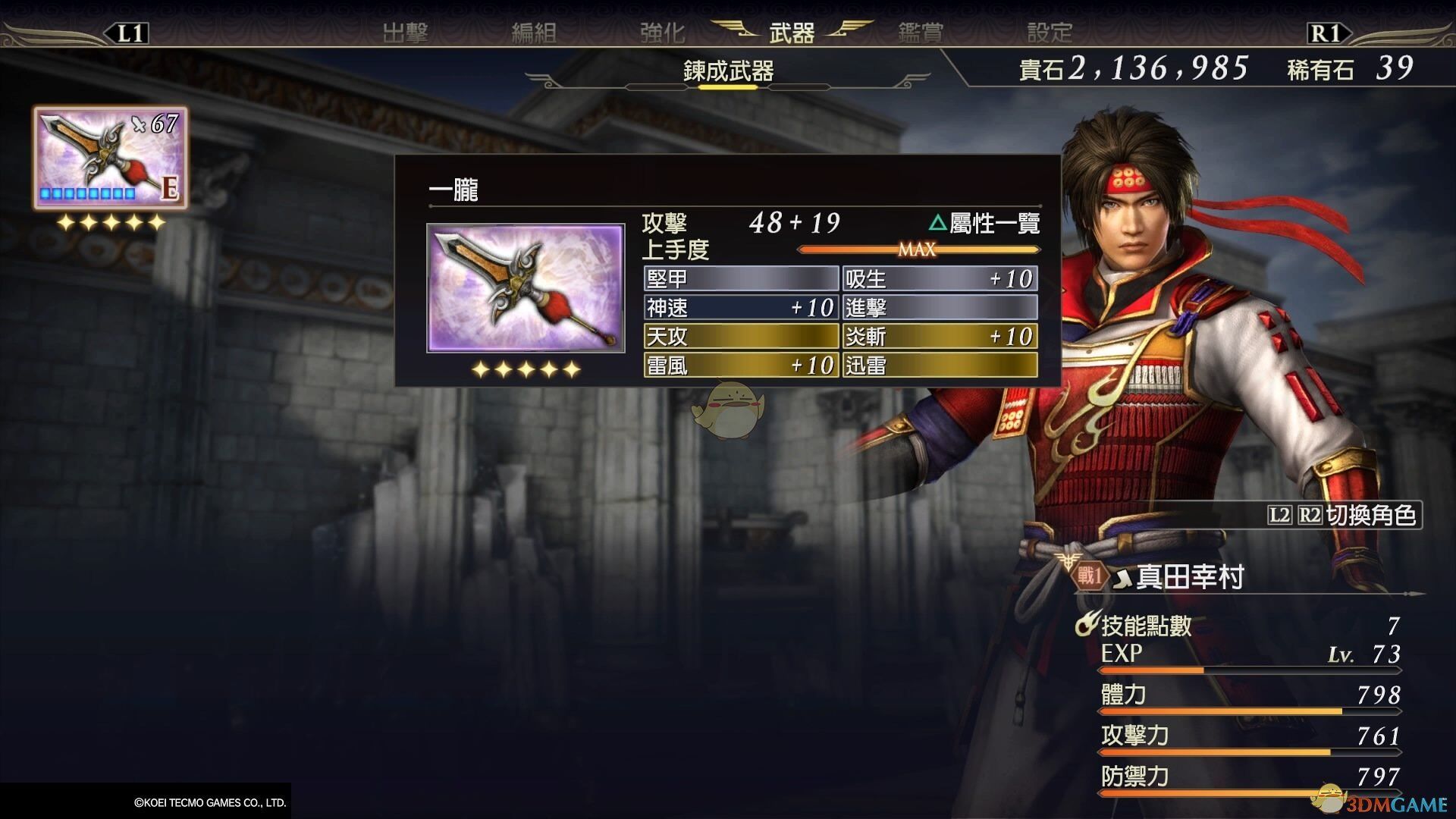Viewport: 1456px width, 819px height.
Task: Choose the 炎斬 +10 attribute slot
Action: (940, 337)
